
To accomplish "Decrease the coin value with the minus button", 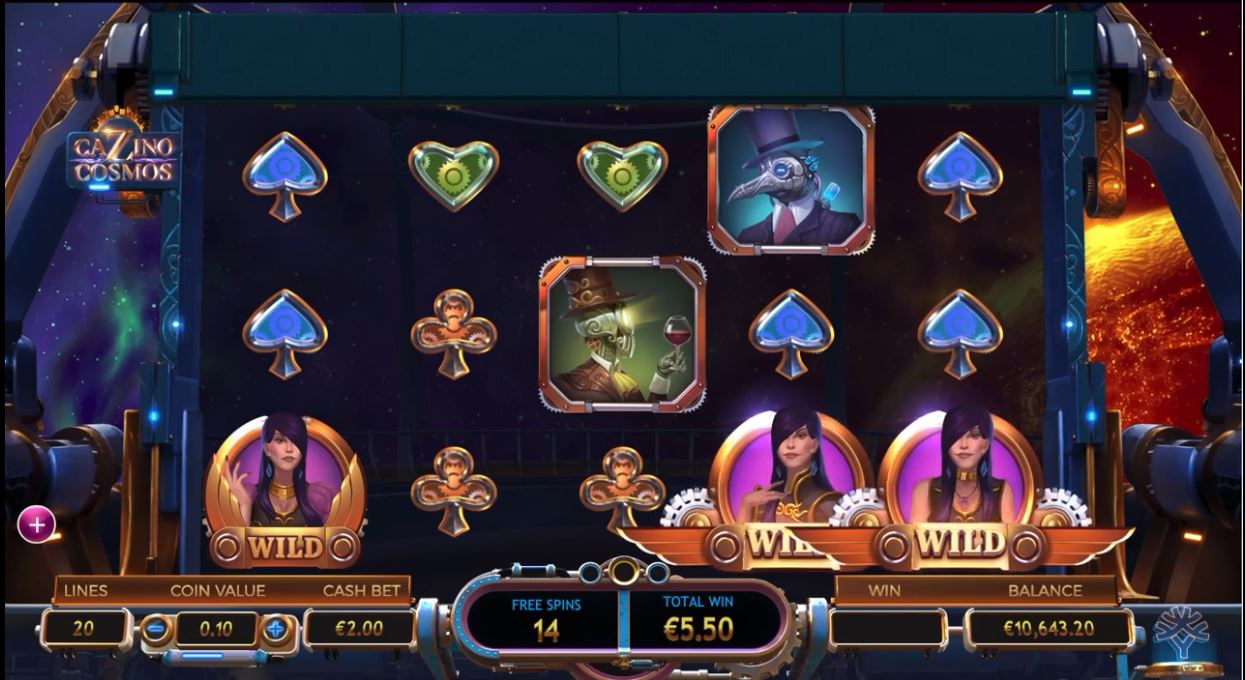I will coord(156,630).
